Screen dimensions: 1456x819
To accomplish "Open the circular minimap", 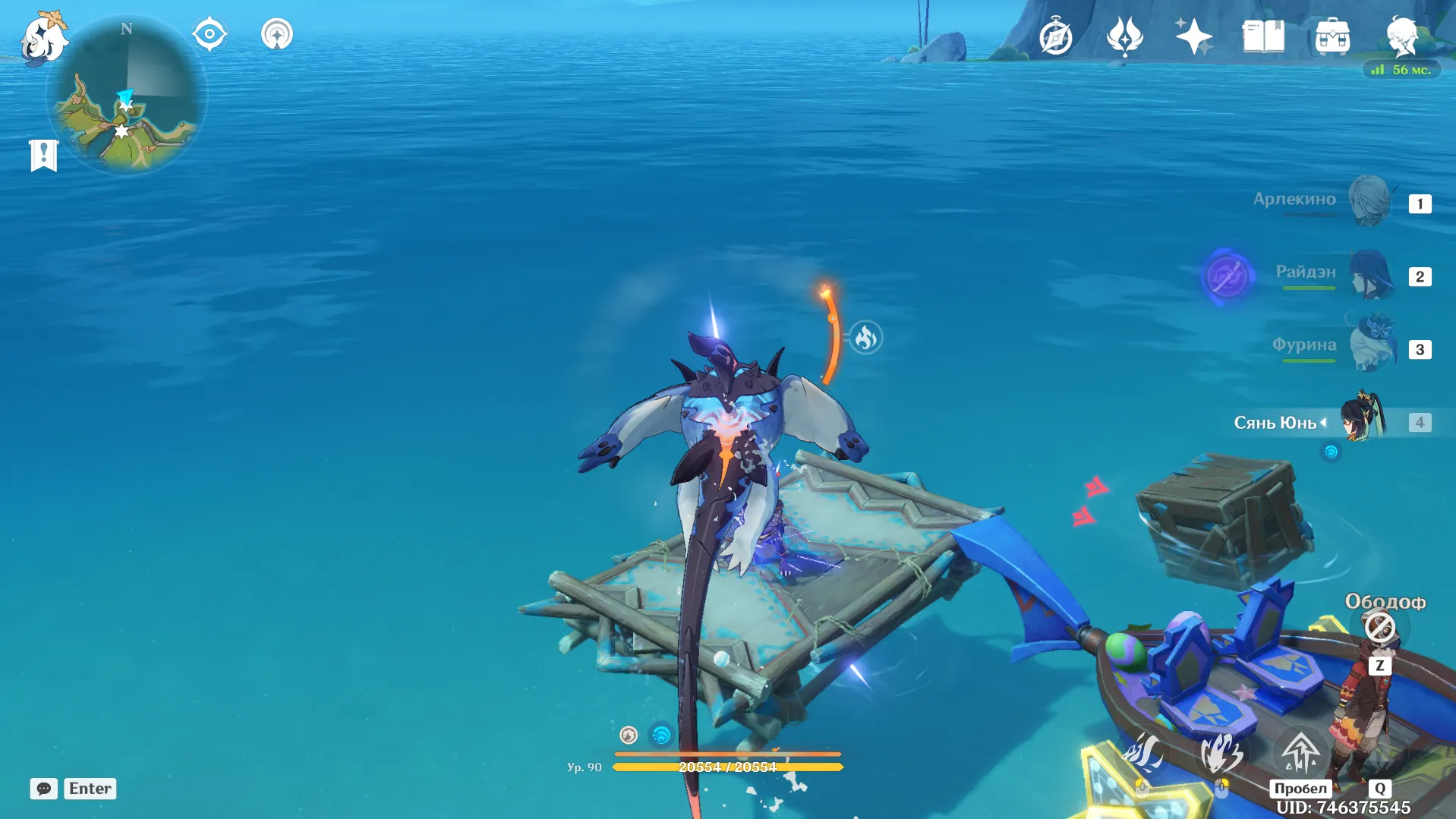I will (x=127, y=96).
